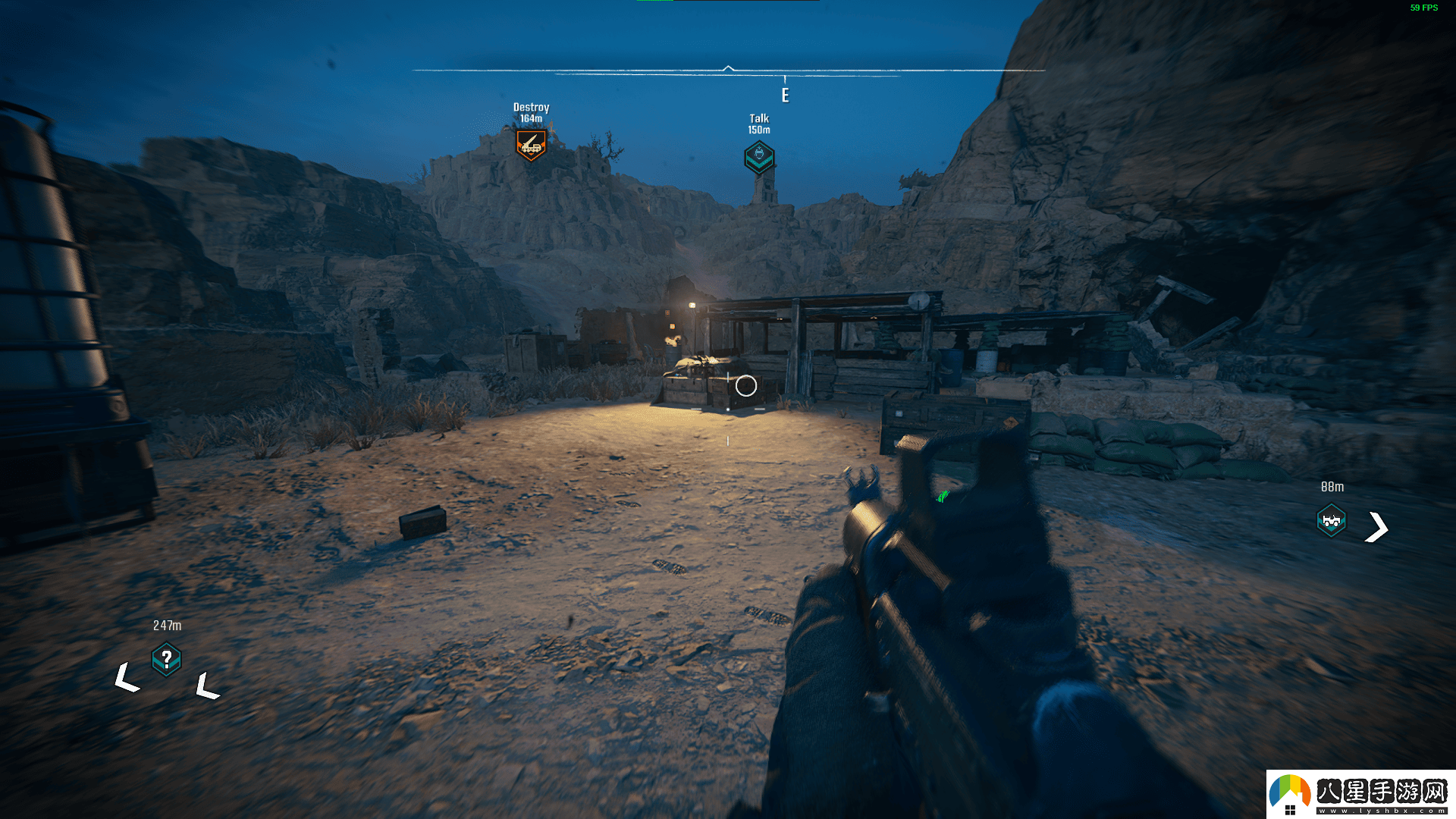1456x819 pixels.
Task: Select the Destroy objective marker
Action: [531, 144]
